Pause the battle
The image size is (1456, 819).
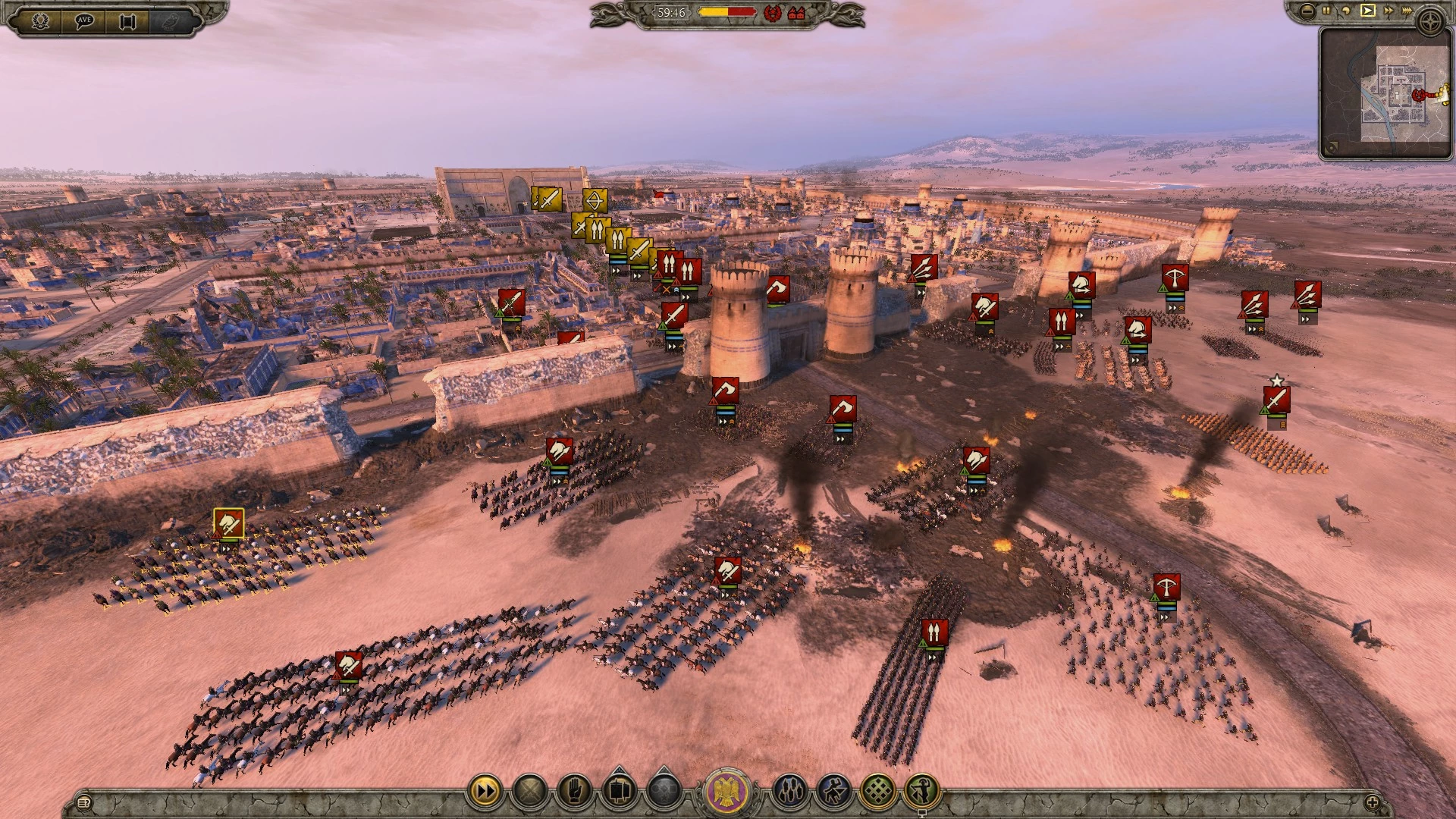(x=1326, y=11)
